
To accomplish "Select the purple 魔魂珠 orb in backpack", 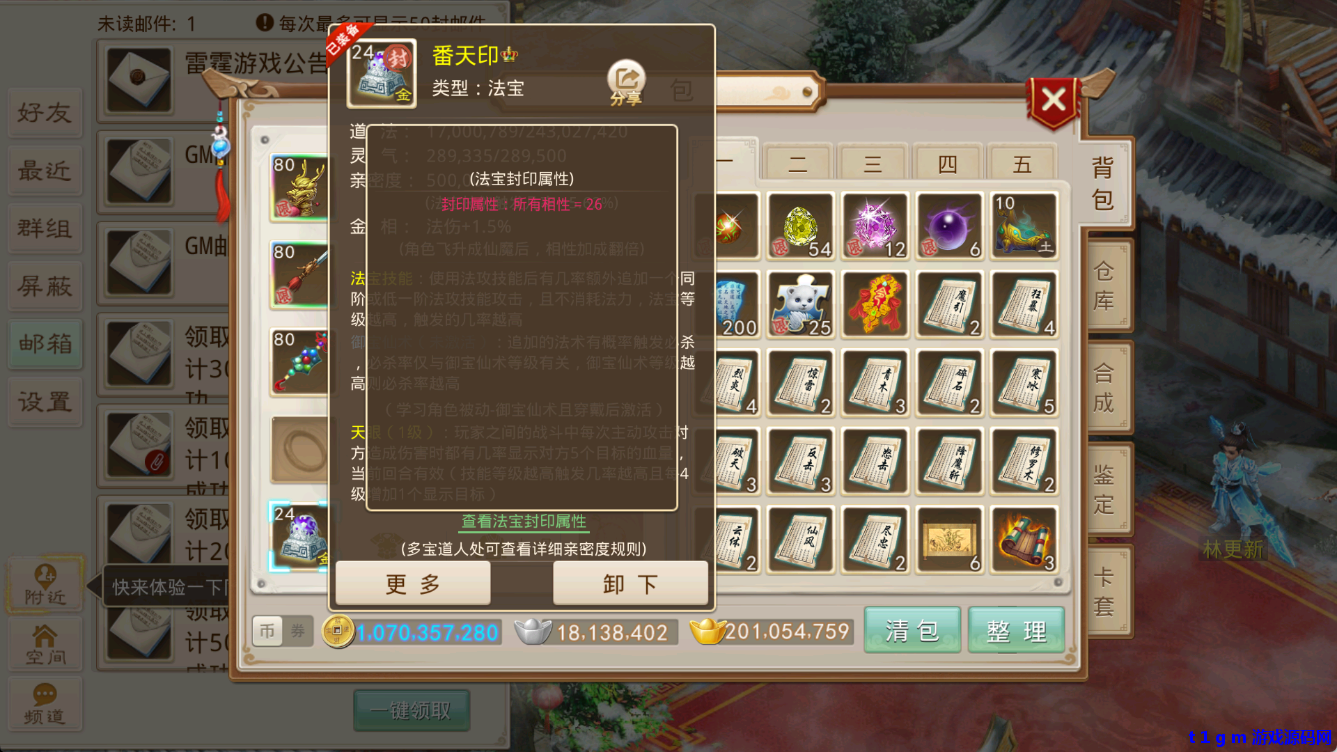I will [948, 222].
